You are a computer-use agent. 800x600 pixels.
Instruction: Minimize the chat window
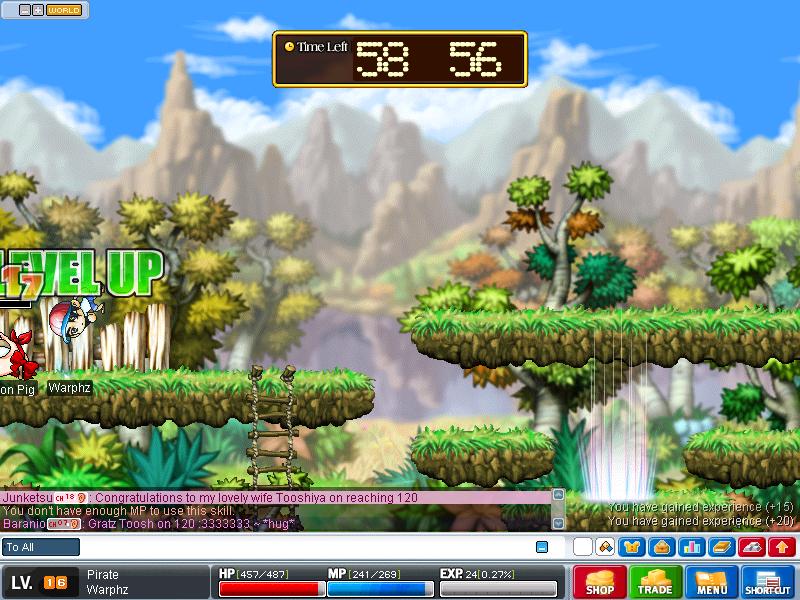click(x=542, y=547)
